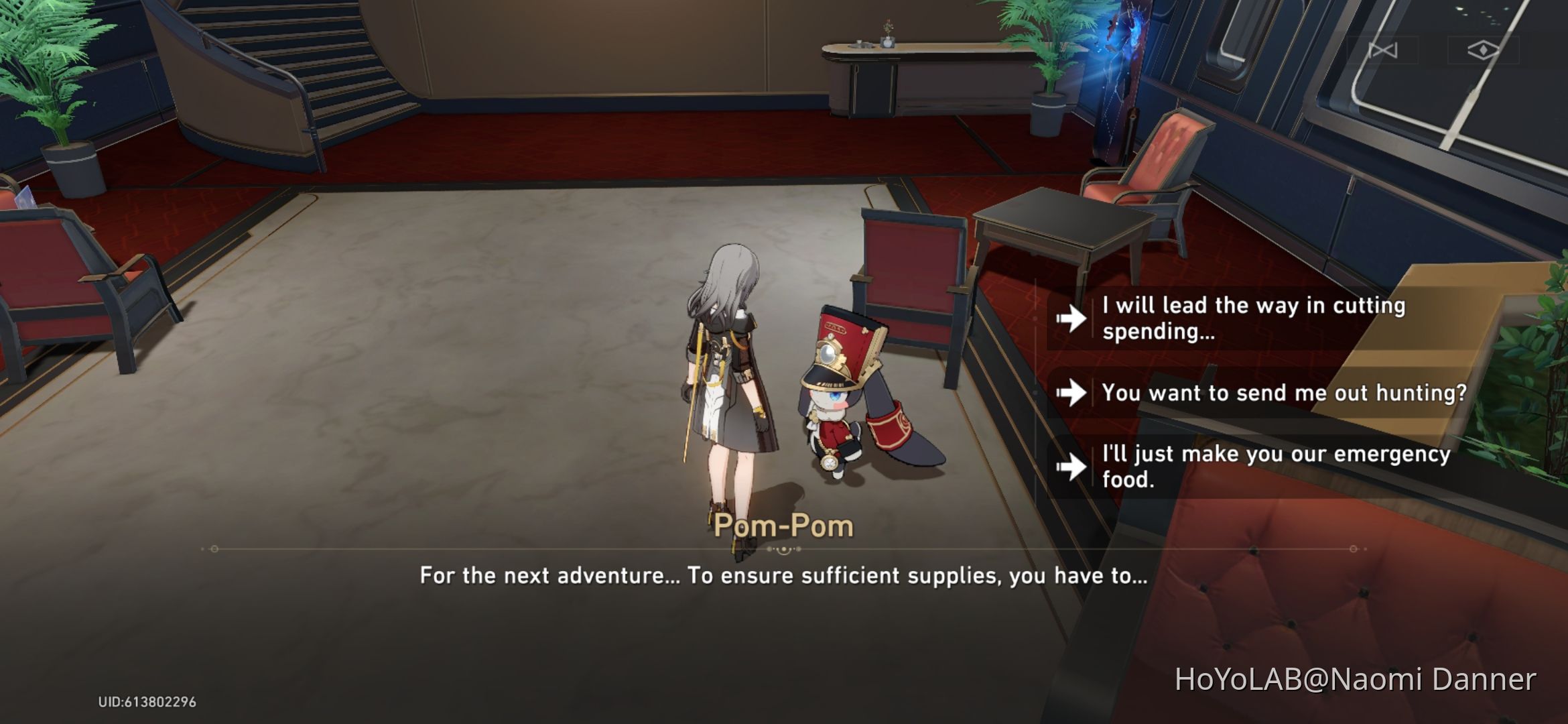The image size is (1568, 724).
Task: Click the arrow icon beside the spending option
Action: 1072,318
